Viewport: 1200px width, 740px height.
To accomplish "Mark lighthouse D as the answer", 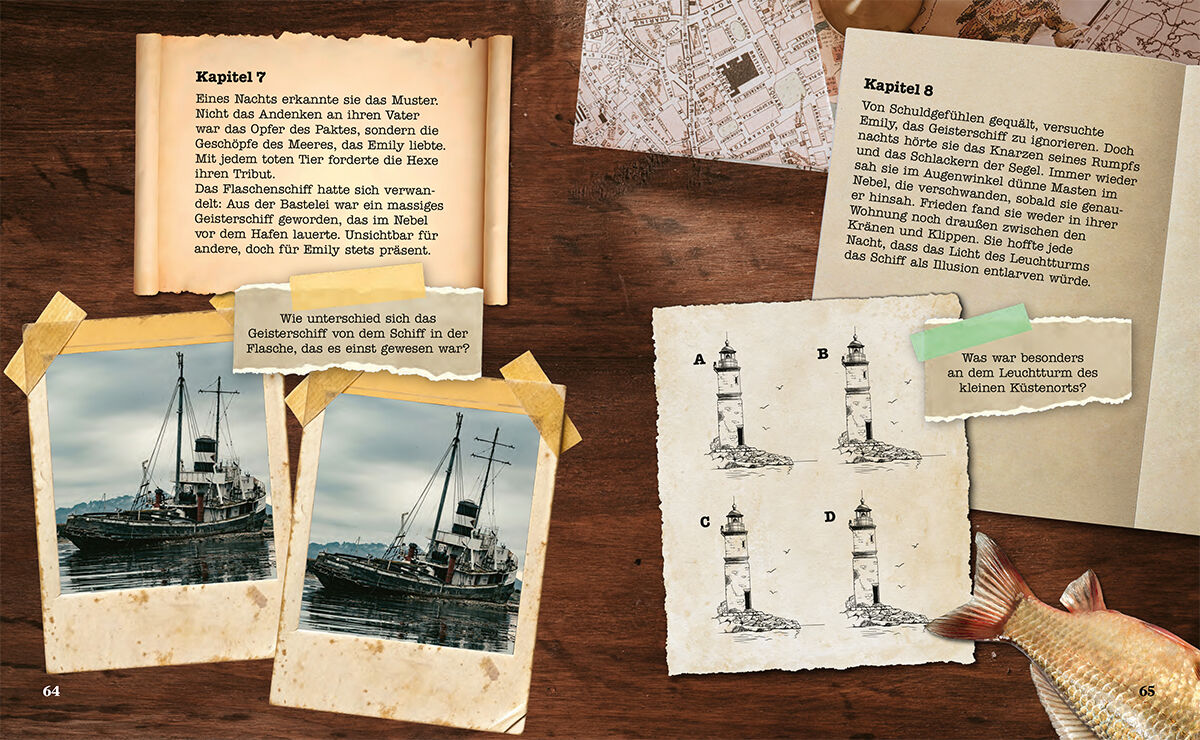I will (864, 560).
